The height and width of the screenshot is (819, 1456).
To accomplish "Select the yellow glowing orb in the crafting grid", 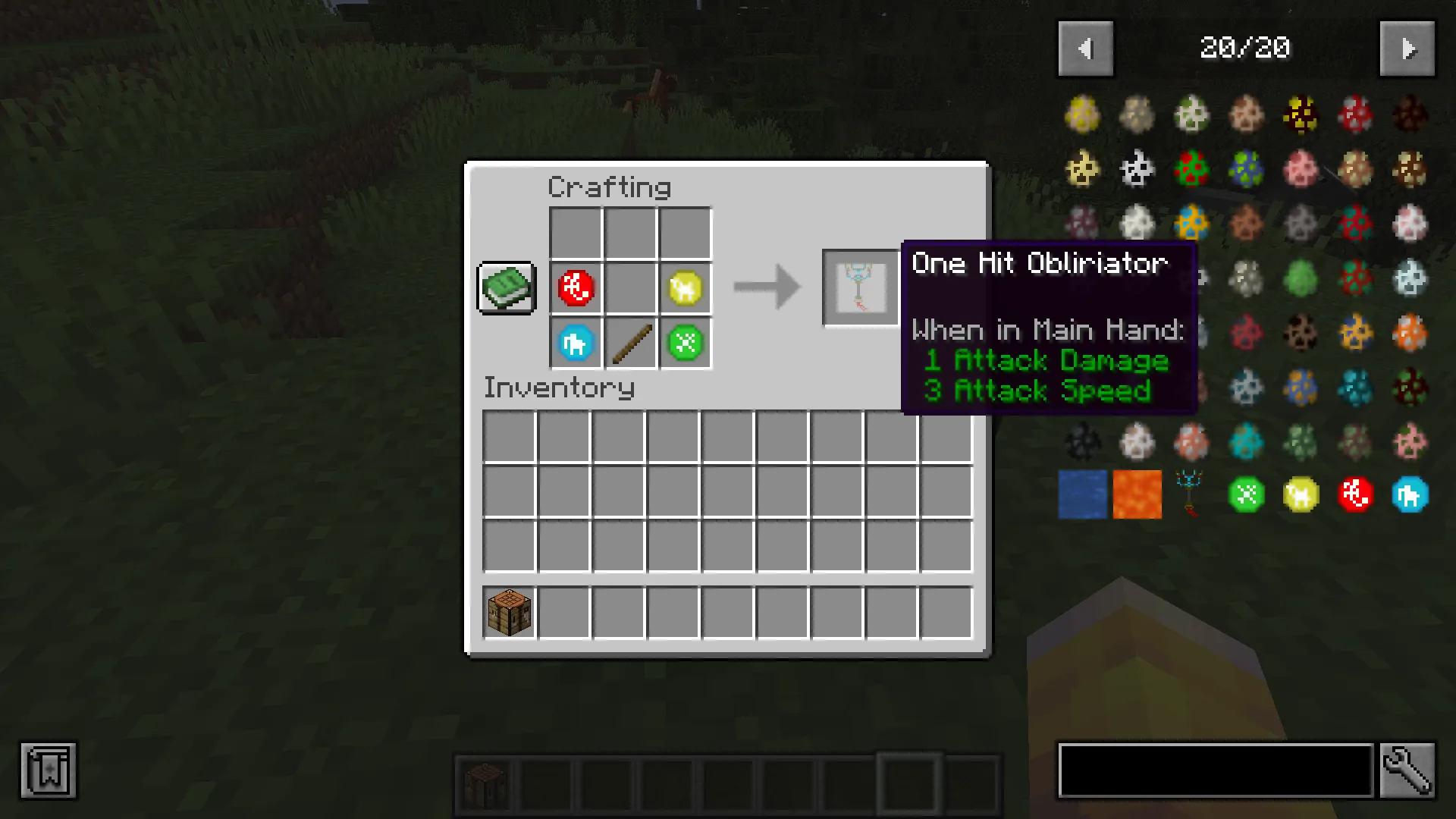I will 685,287.
